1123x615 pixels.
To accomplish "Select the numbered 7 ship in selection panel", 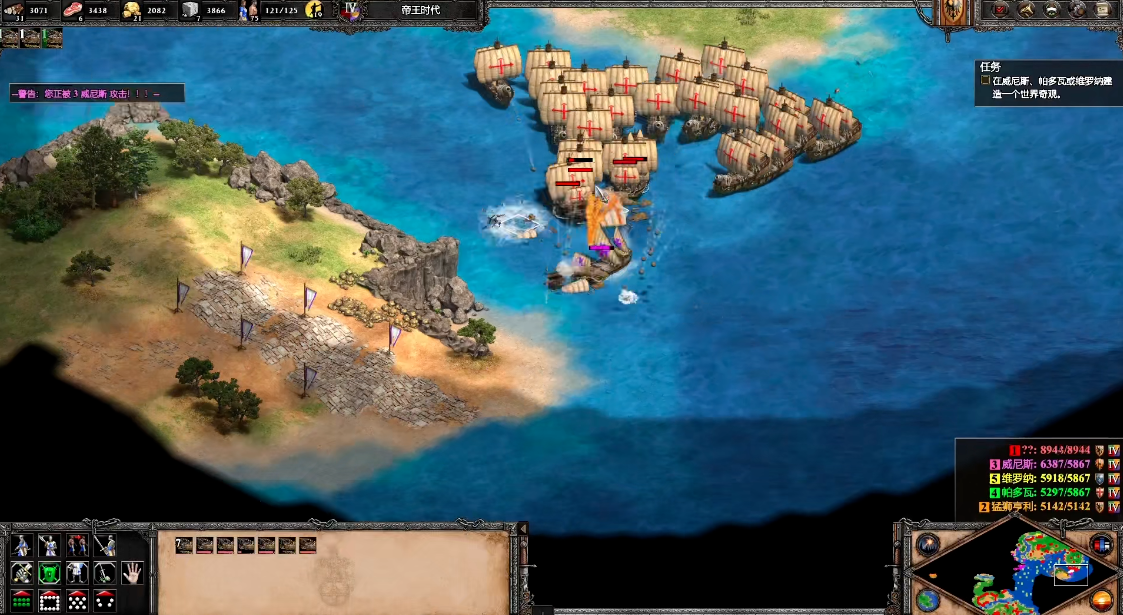I will 184,545.
